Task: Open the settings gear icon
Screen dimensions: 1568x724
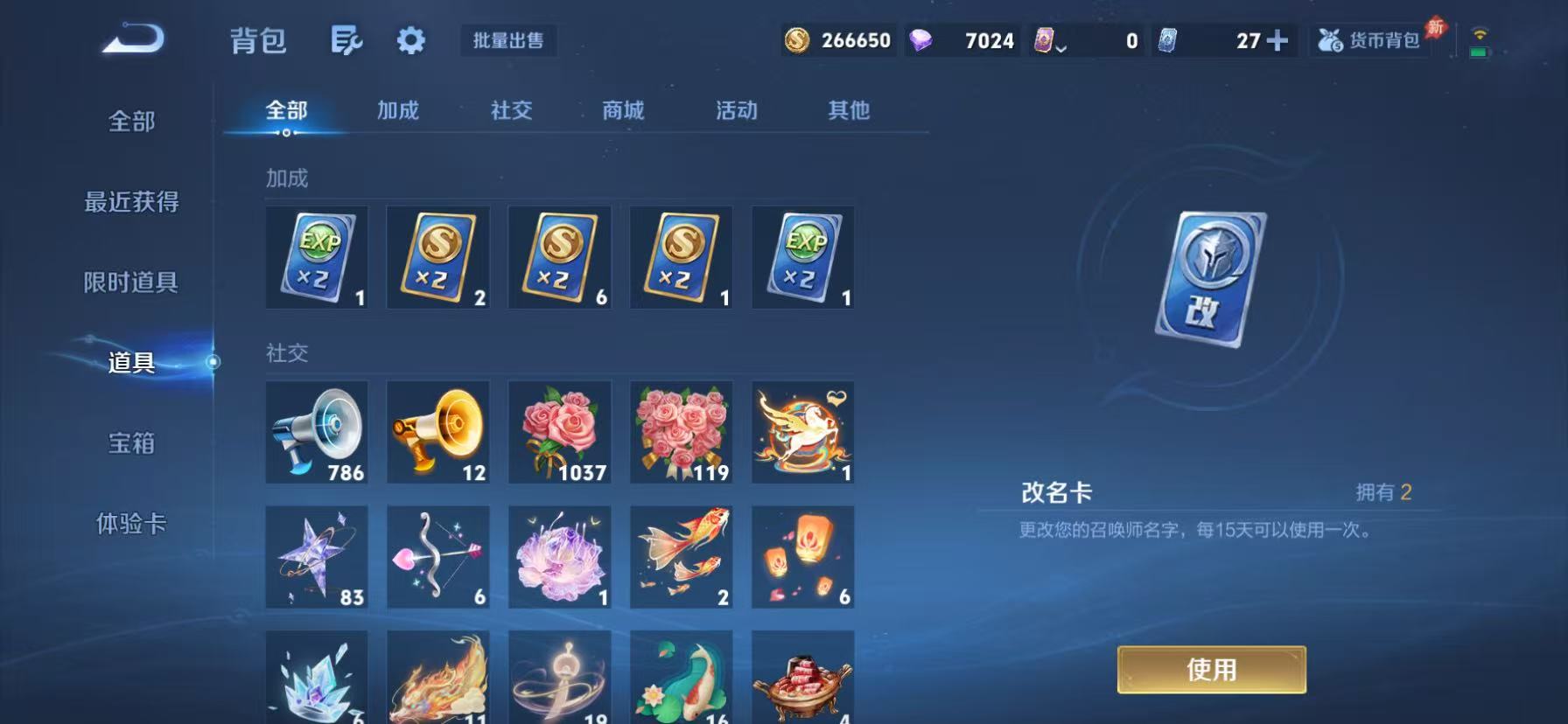Action: [x=410, y=40]
